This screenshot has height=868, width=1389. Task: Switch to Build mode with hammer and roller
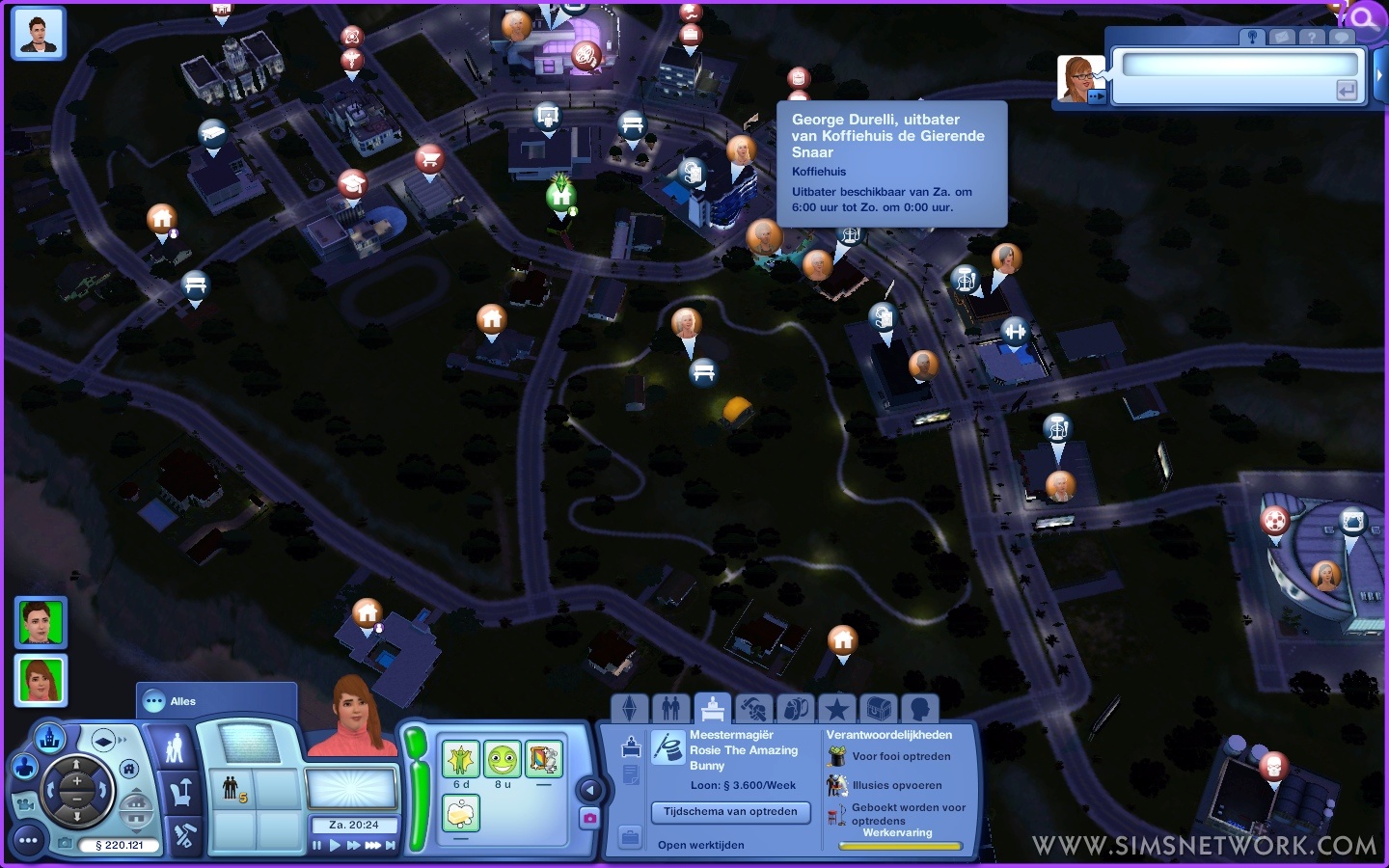point(183,835)
